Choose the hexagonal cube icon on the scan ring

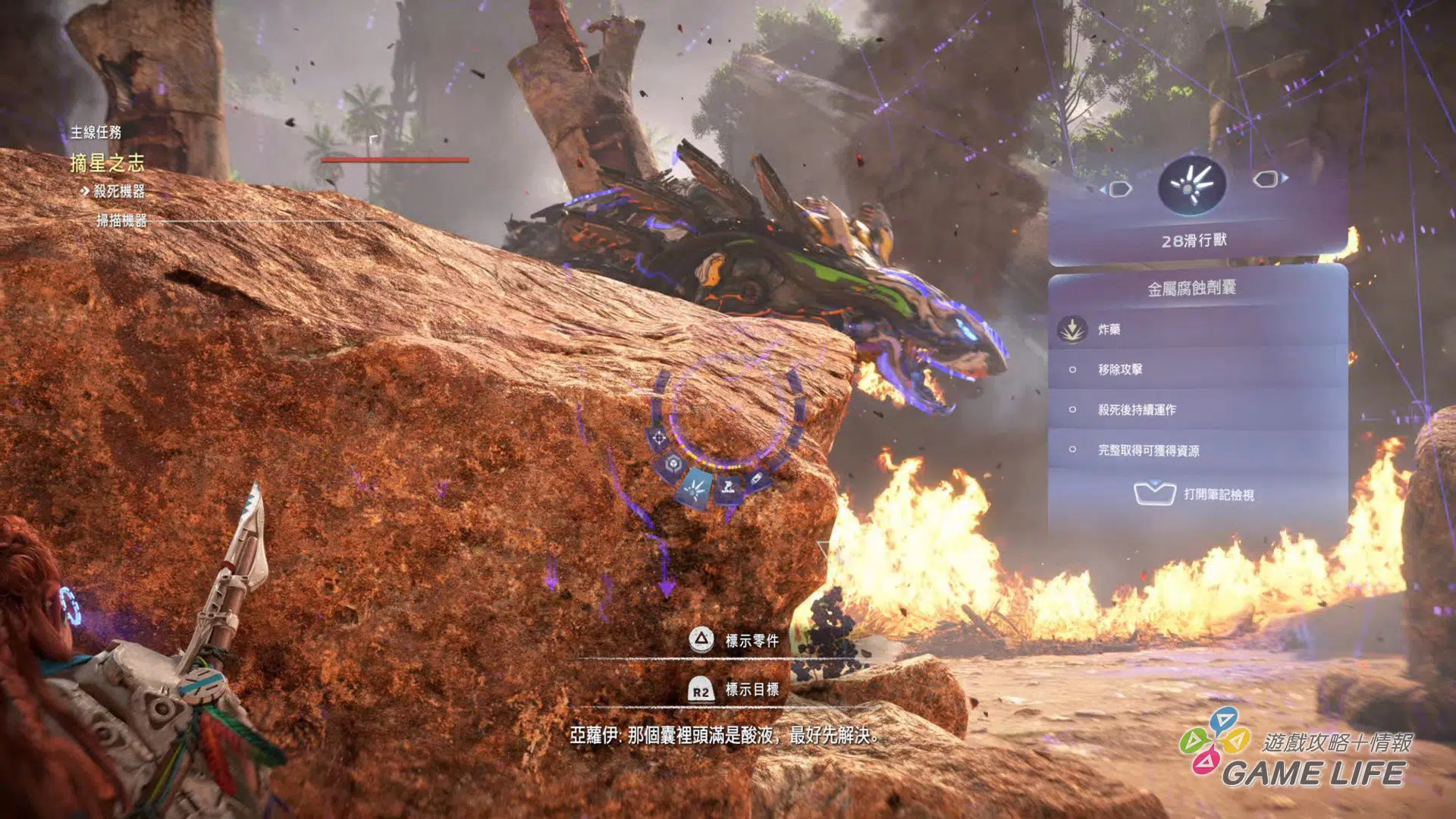[672, 464]
